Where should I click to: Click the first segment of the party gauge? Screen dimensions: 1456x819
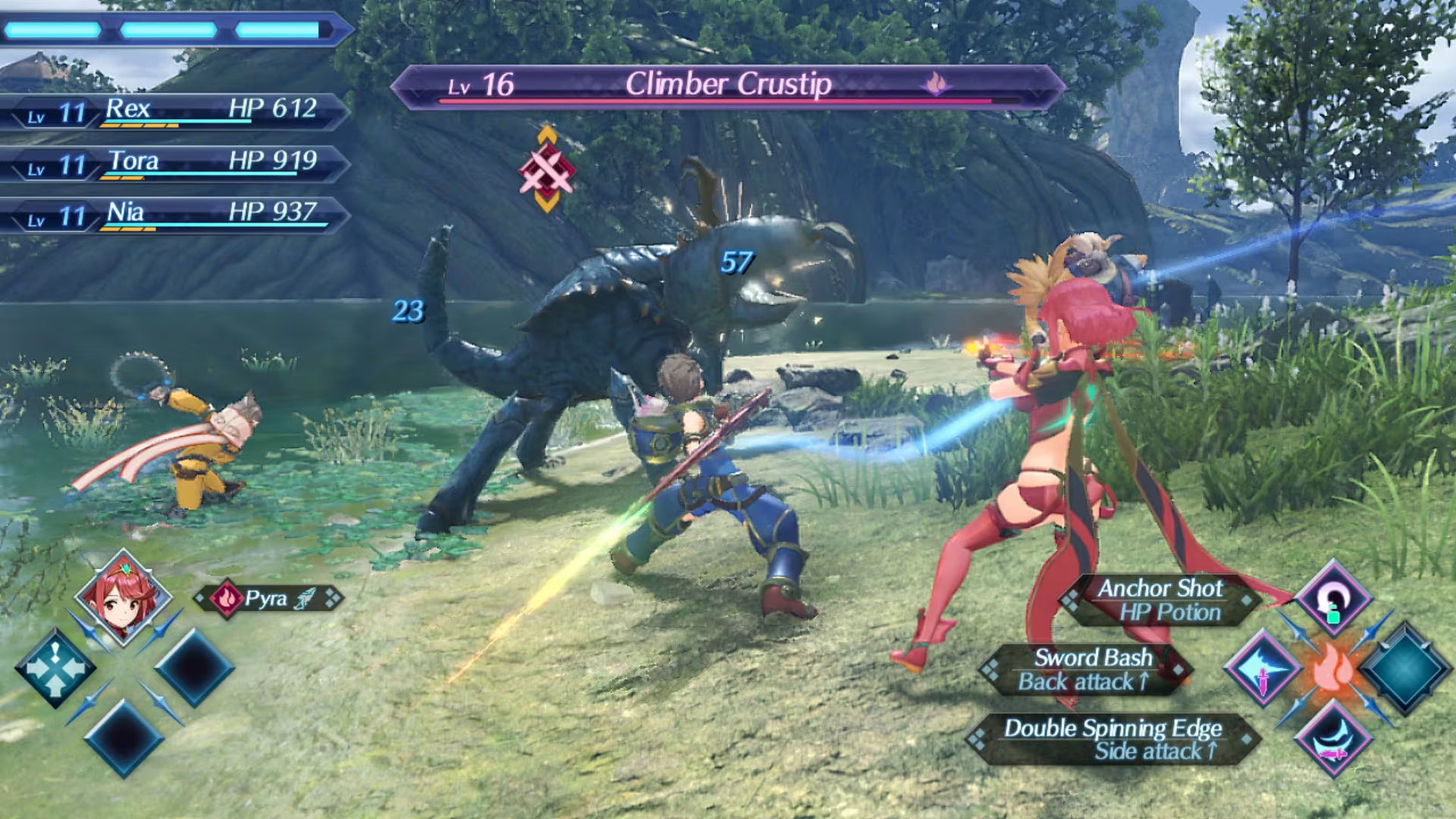52,30
